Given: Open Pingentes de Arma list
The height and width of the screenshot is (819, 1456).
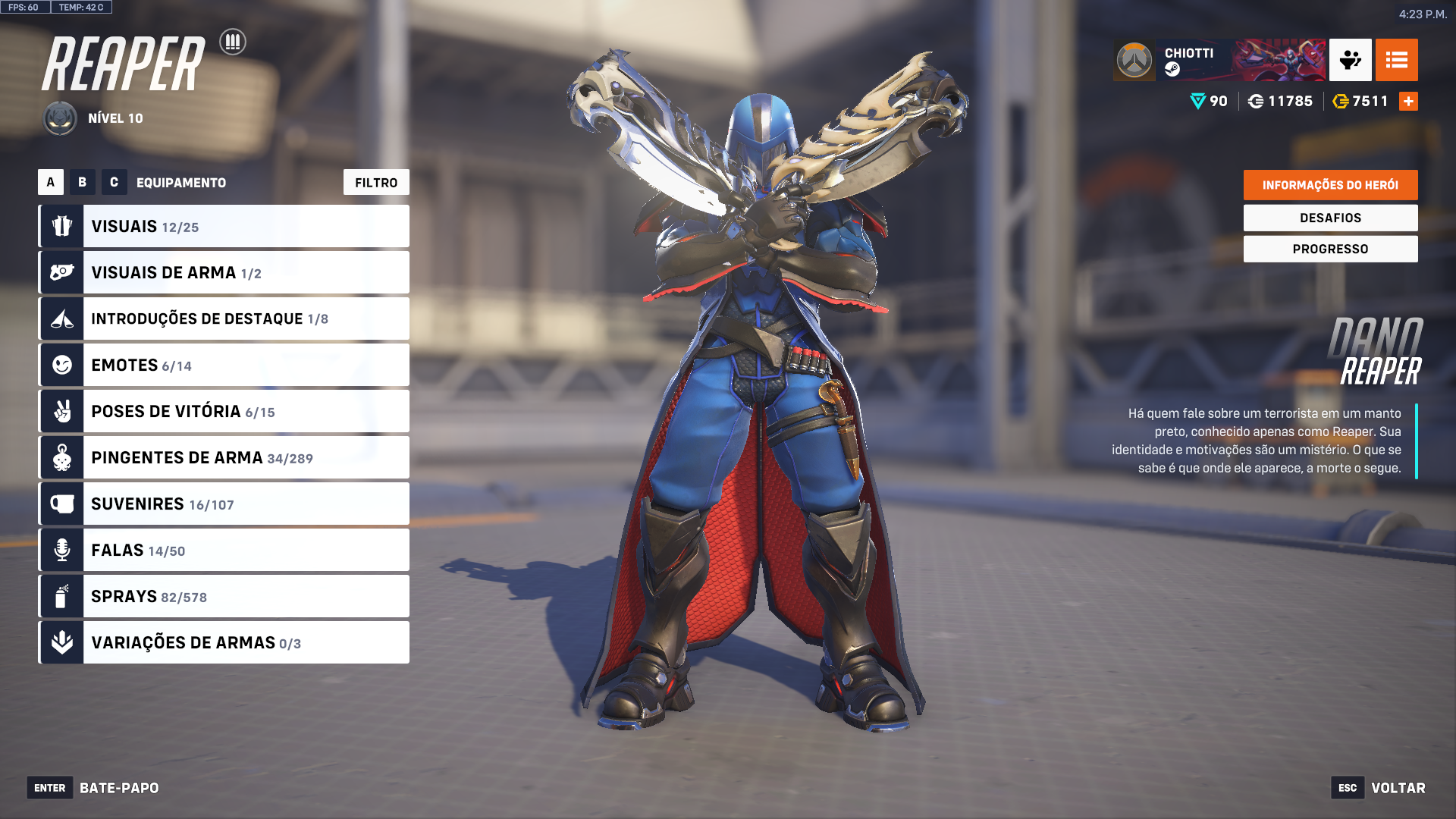Looking at the screenshot, I should pyautogui.click(x=224, y=457).
